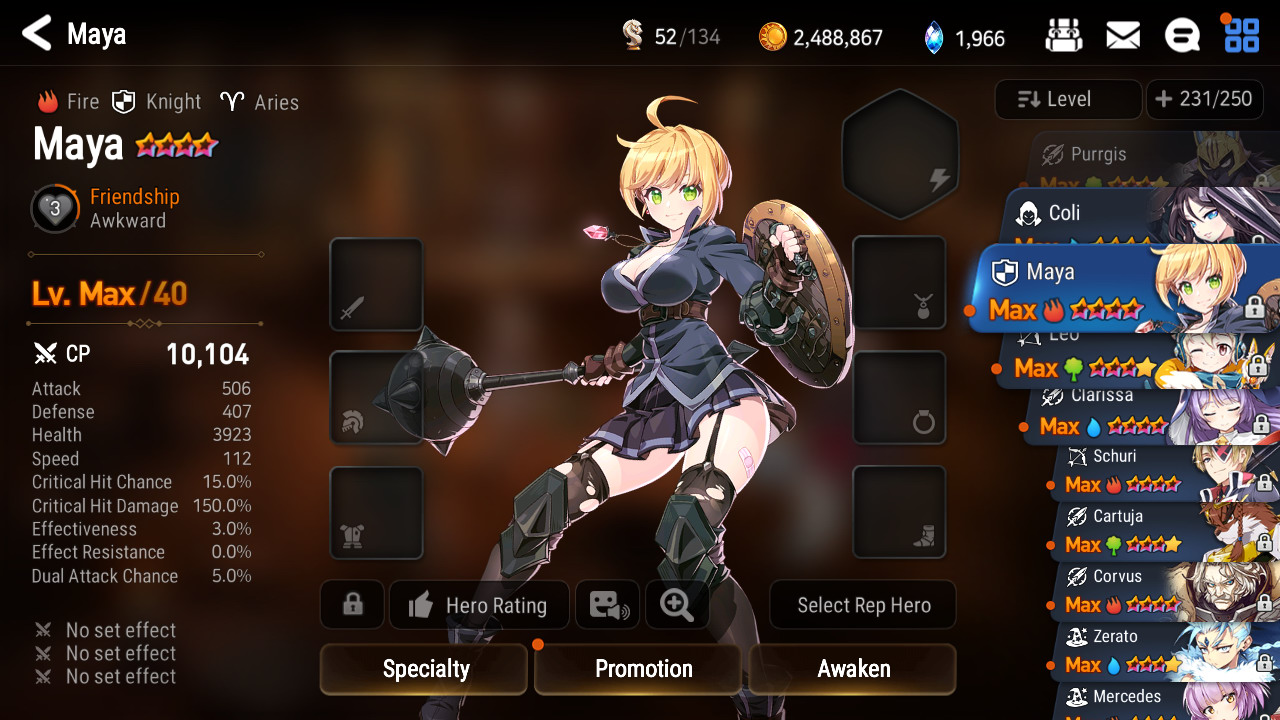
Task: Click the Hero Rating button
Action: pos(479,605)
